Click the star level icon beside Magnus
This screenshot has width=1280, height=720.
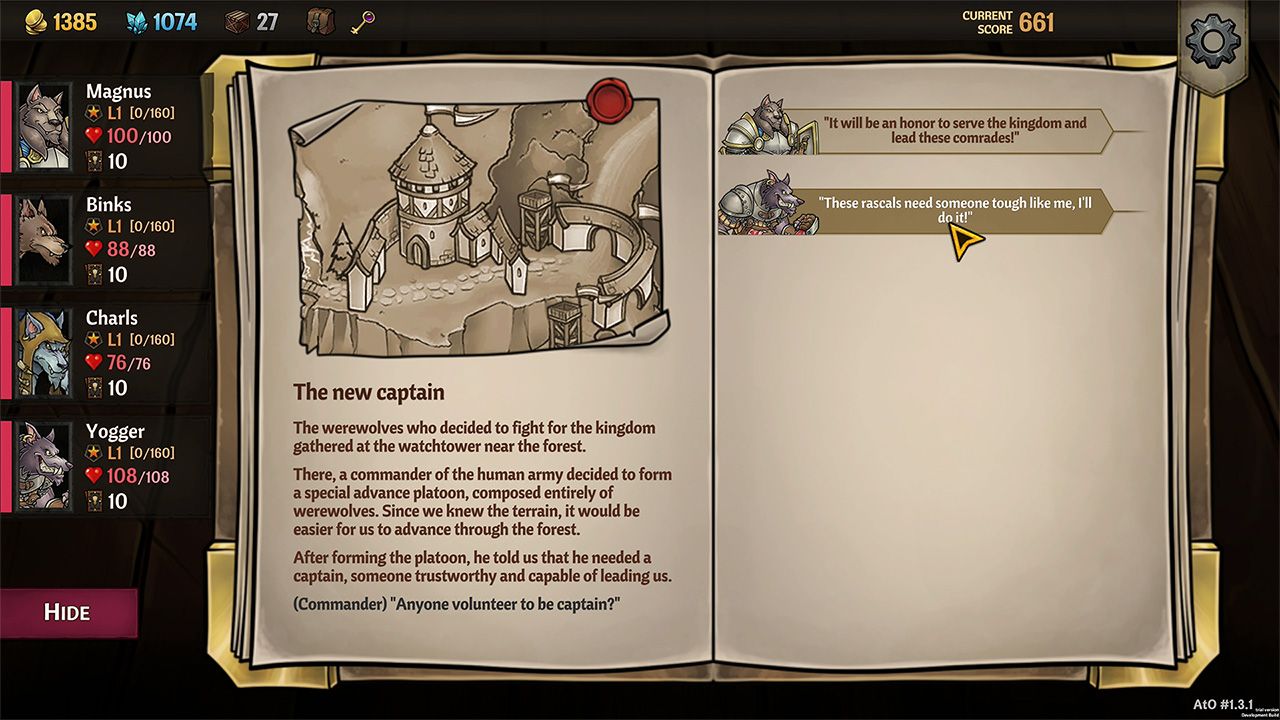[x=91, y=113]
